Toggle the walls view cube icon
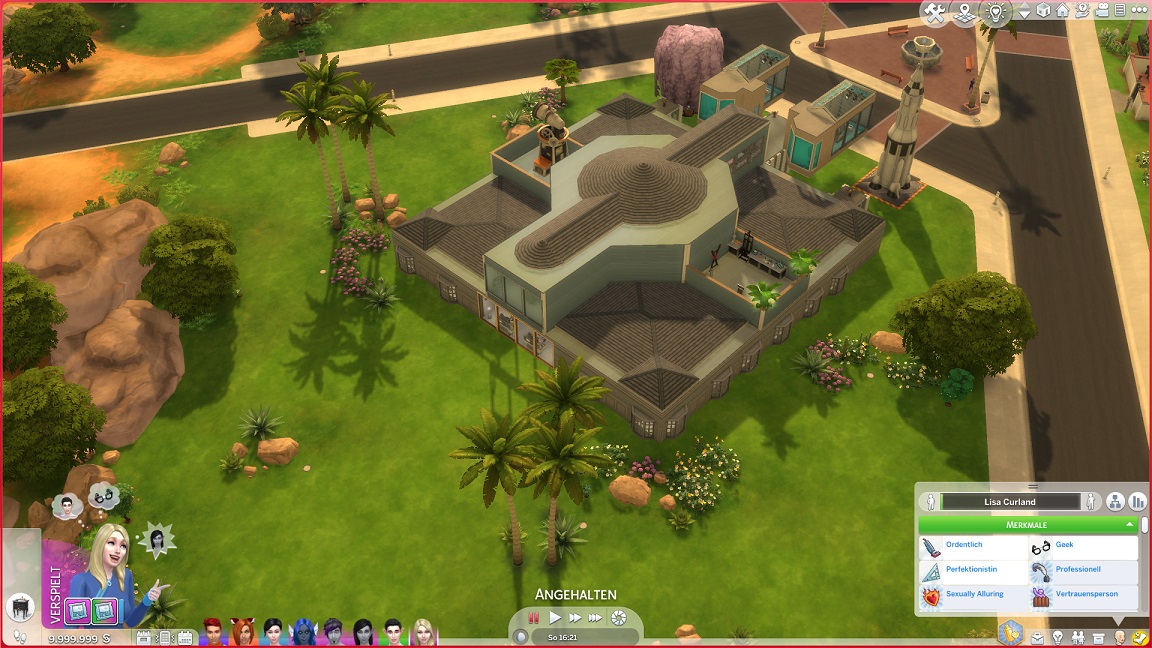Viewport: 1152px width, 648px height. tap(1043, 12)
